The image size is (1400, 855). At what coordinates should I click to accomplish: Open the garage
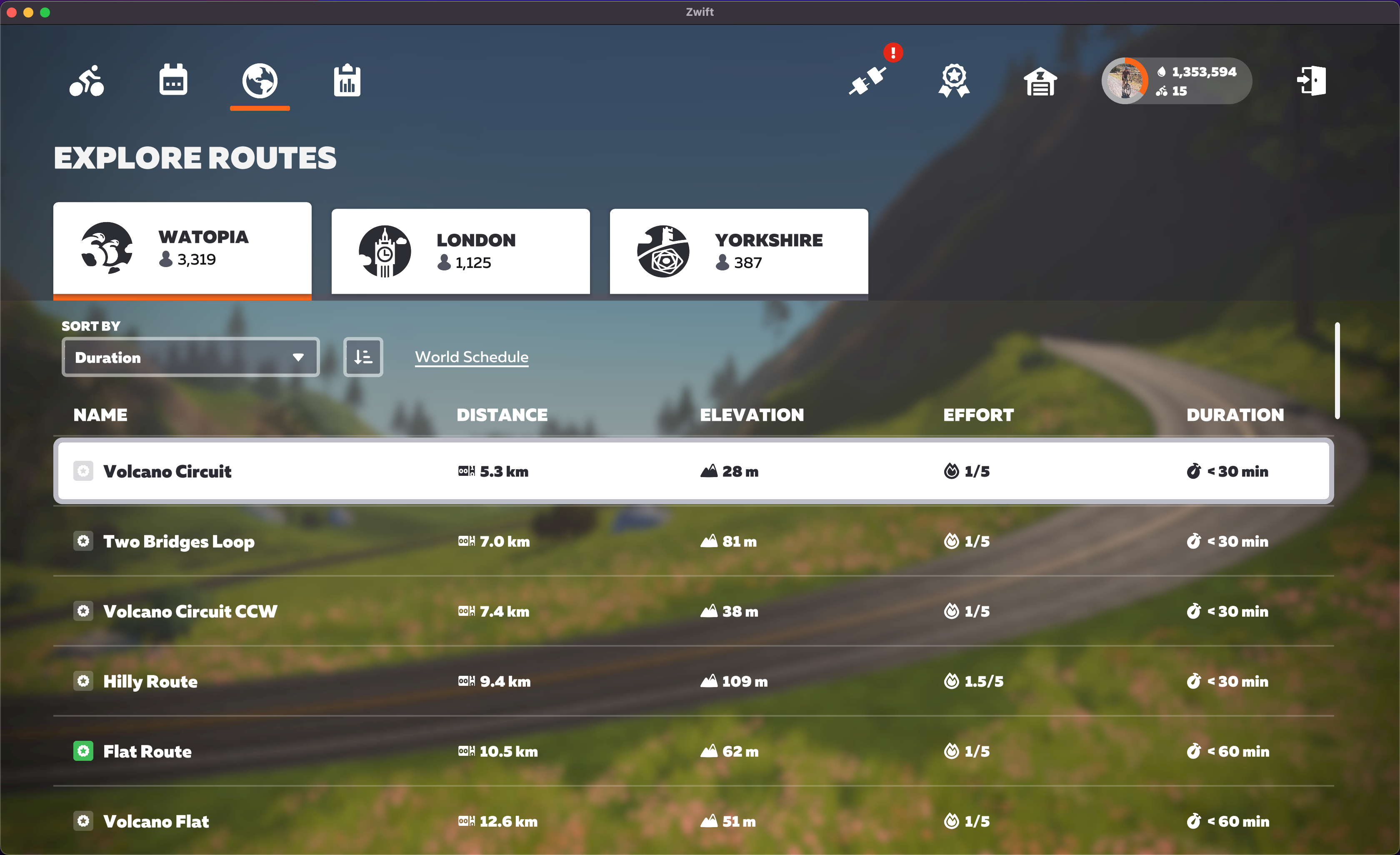click(1040, 82)
